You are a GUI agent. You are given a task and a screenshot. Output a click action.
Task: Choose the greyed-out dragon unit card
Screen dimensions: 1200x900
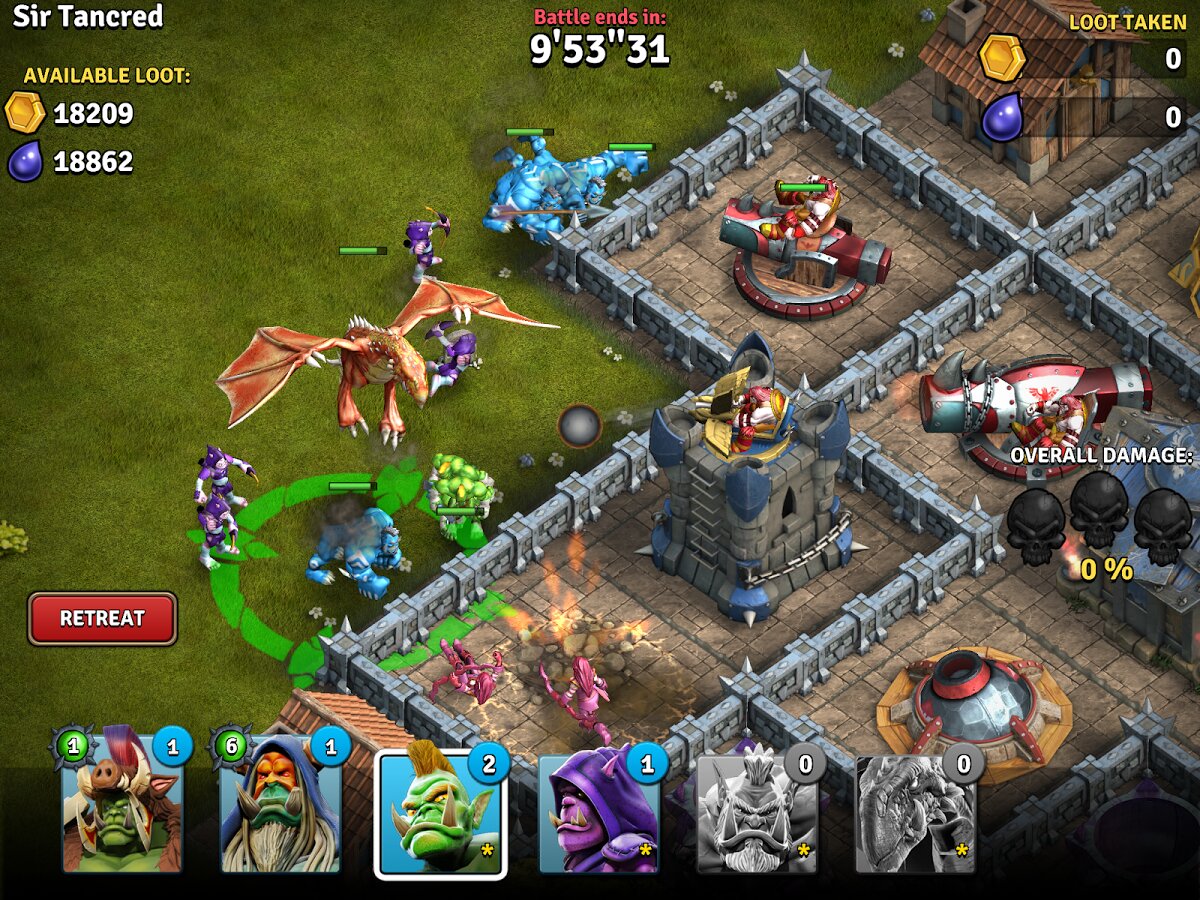click(915, 812)
